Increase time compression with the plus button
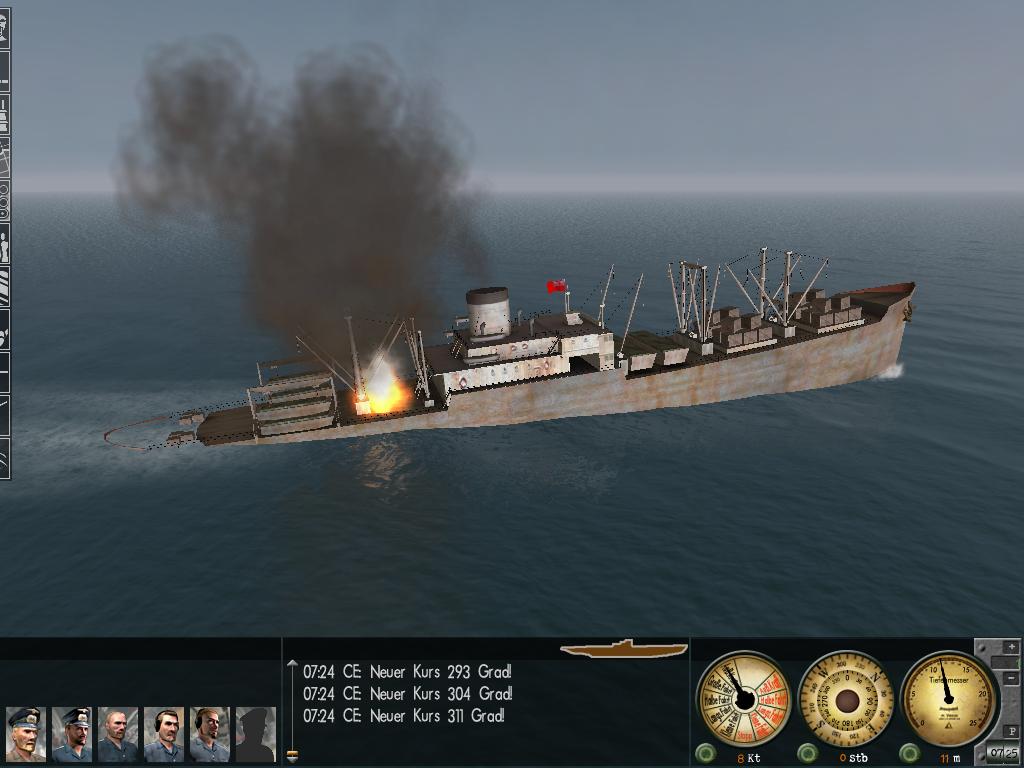Image resolution: width=1024 pixels, height=768 pixels. tap(1011, 648)
